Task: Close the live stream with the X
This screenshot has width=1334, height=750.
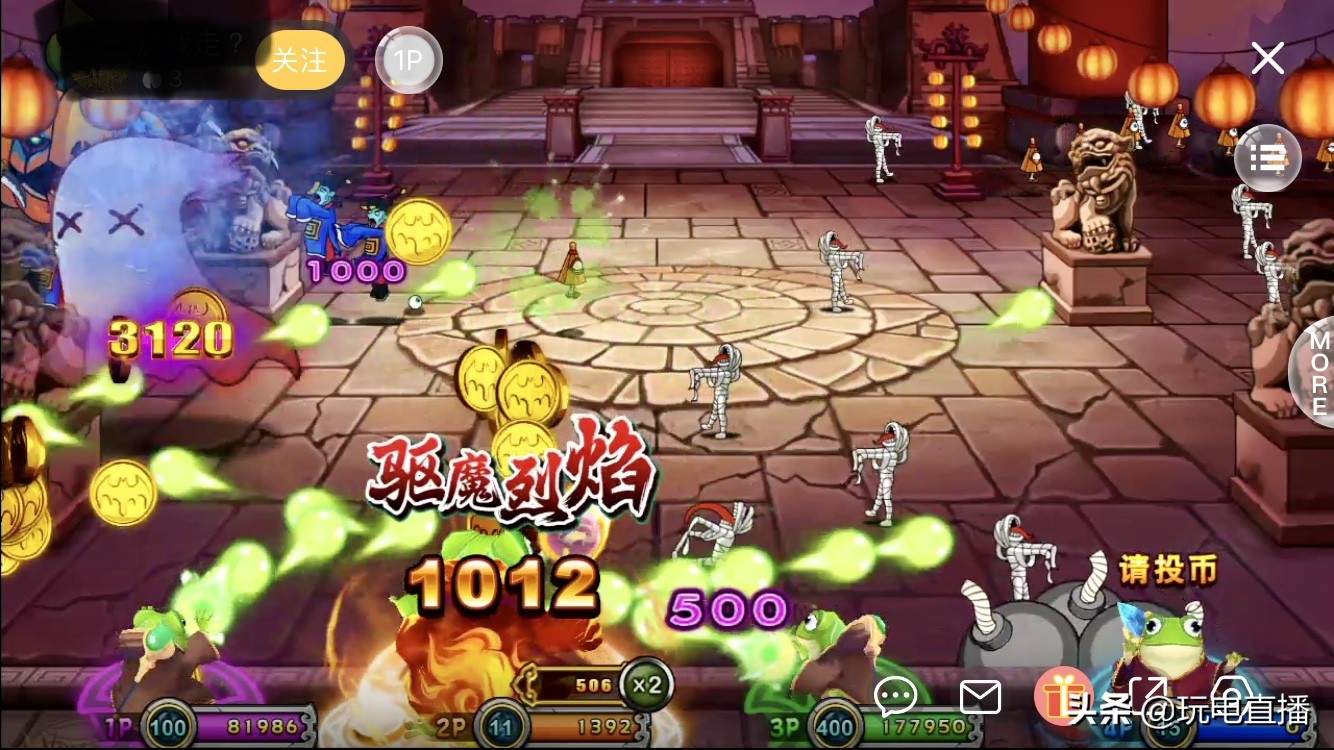Action: pos(1267,58)
